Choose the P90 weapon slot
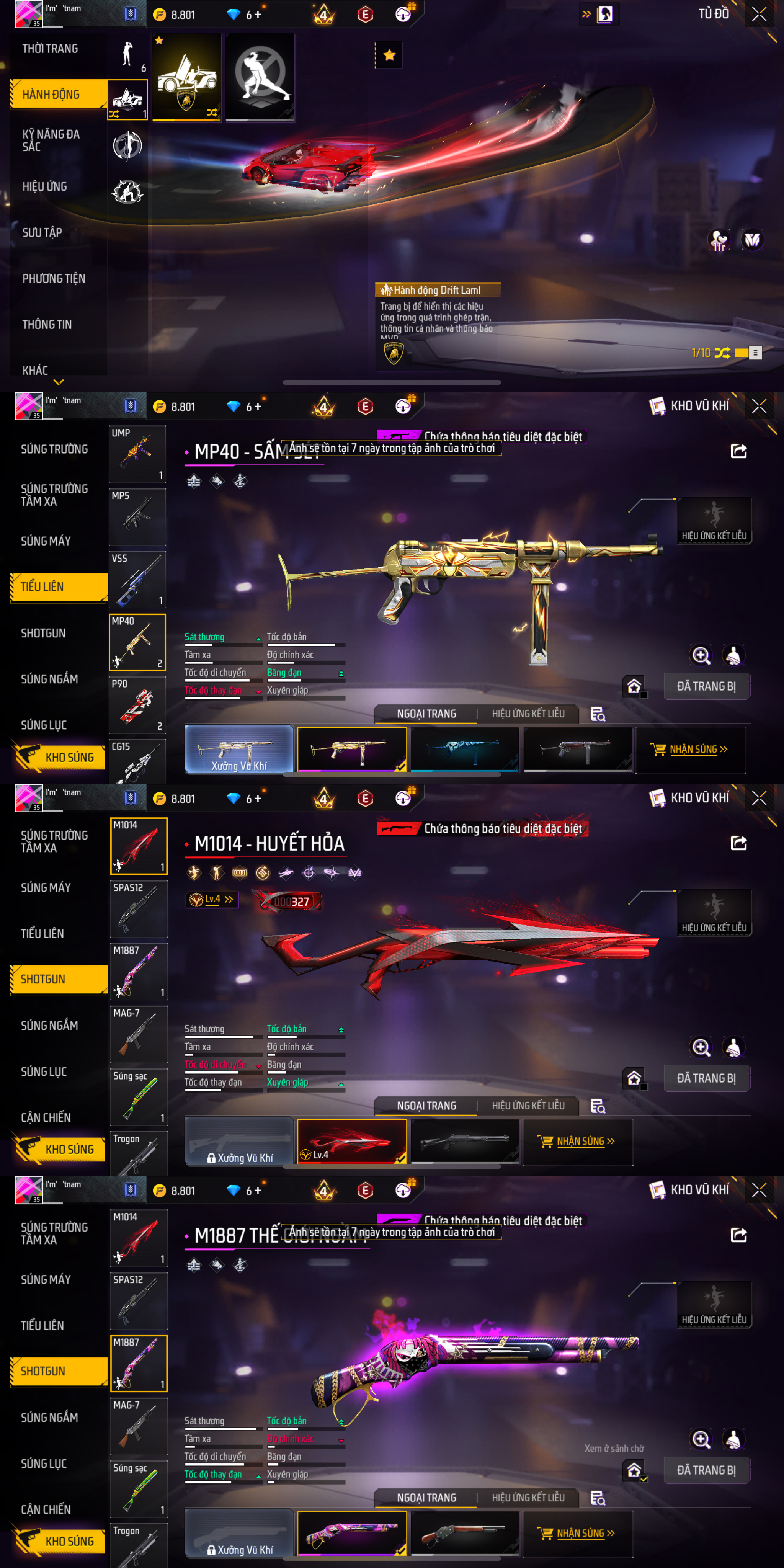Viewport: 784px width, 1568px height. [137, 705]
